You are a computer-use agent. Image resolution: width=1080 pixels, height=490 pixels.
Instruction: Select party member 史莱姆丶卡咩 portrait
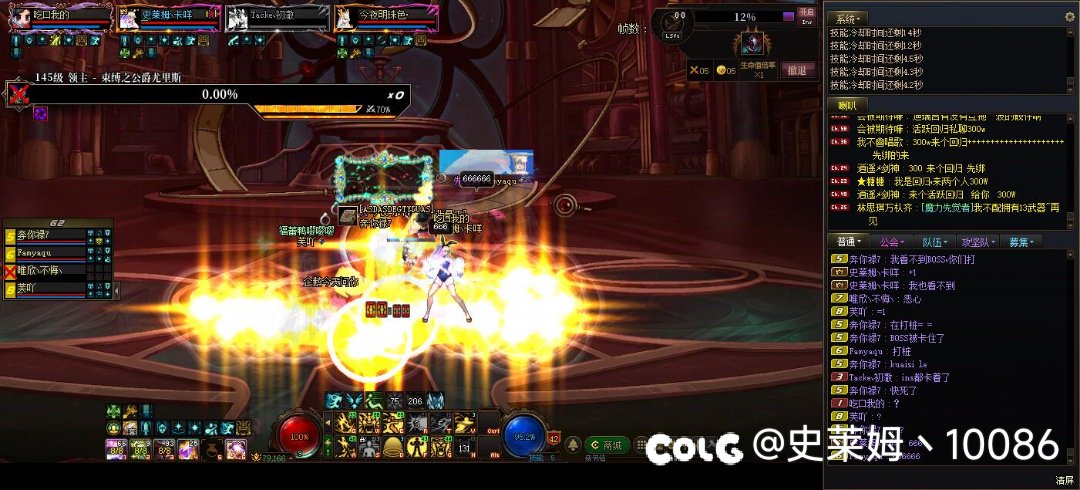click(129, 19)
